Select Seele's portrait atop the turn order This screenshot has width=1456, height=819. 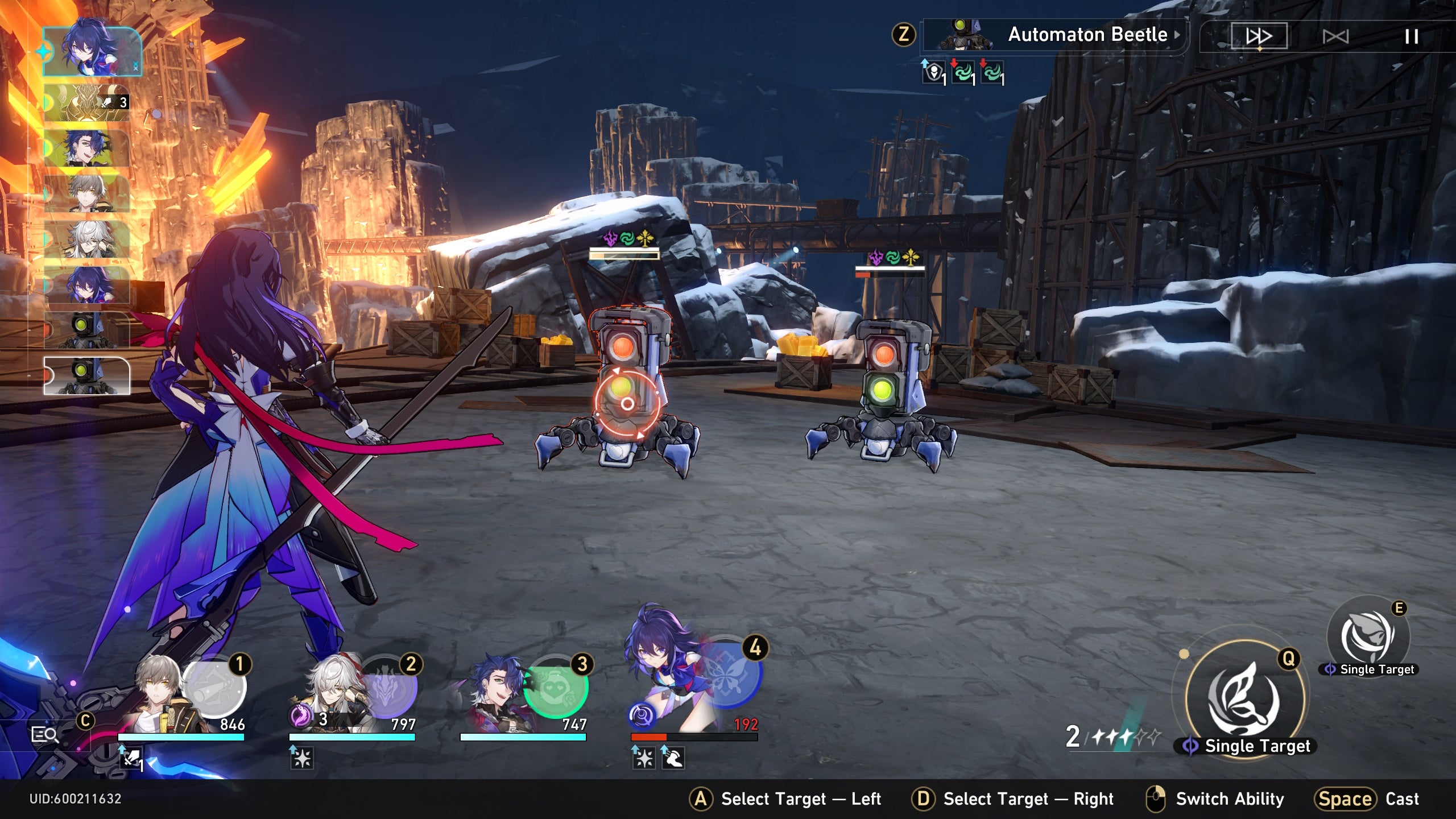[92, 51]
